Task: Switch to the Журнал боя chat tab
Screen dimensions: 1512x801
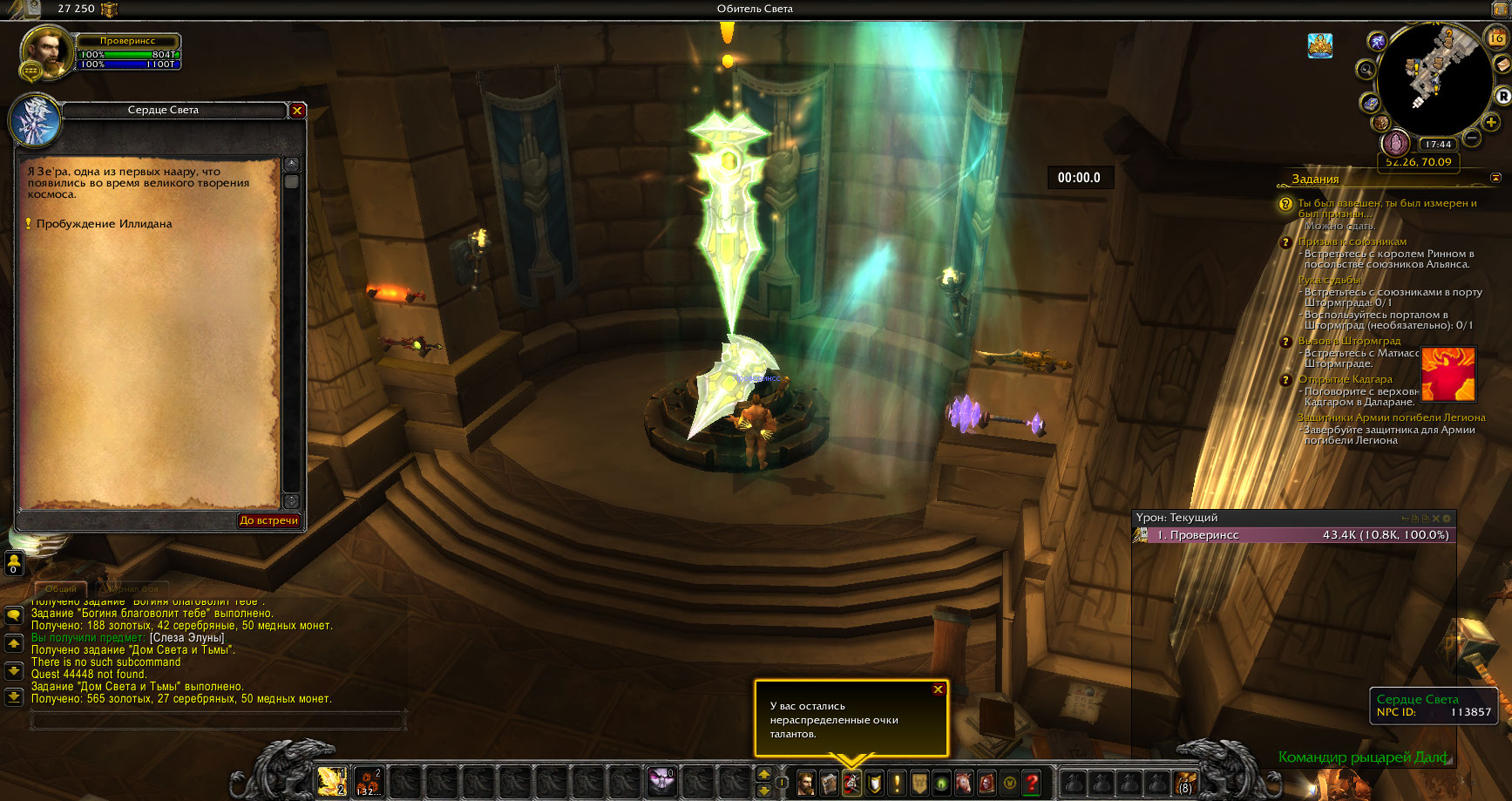Action: click(133, 589)
